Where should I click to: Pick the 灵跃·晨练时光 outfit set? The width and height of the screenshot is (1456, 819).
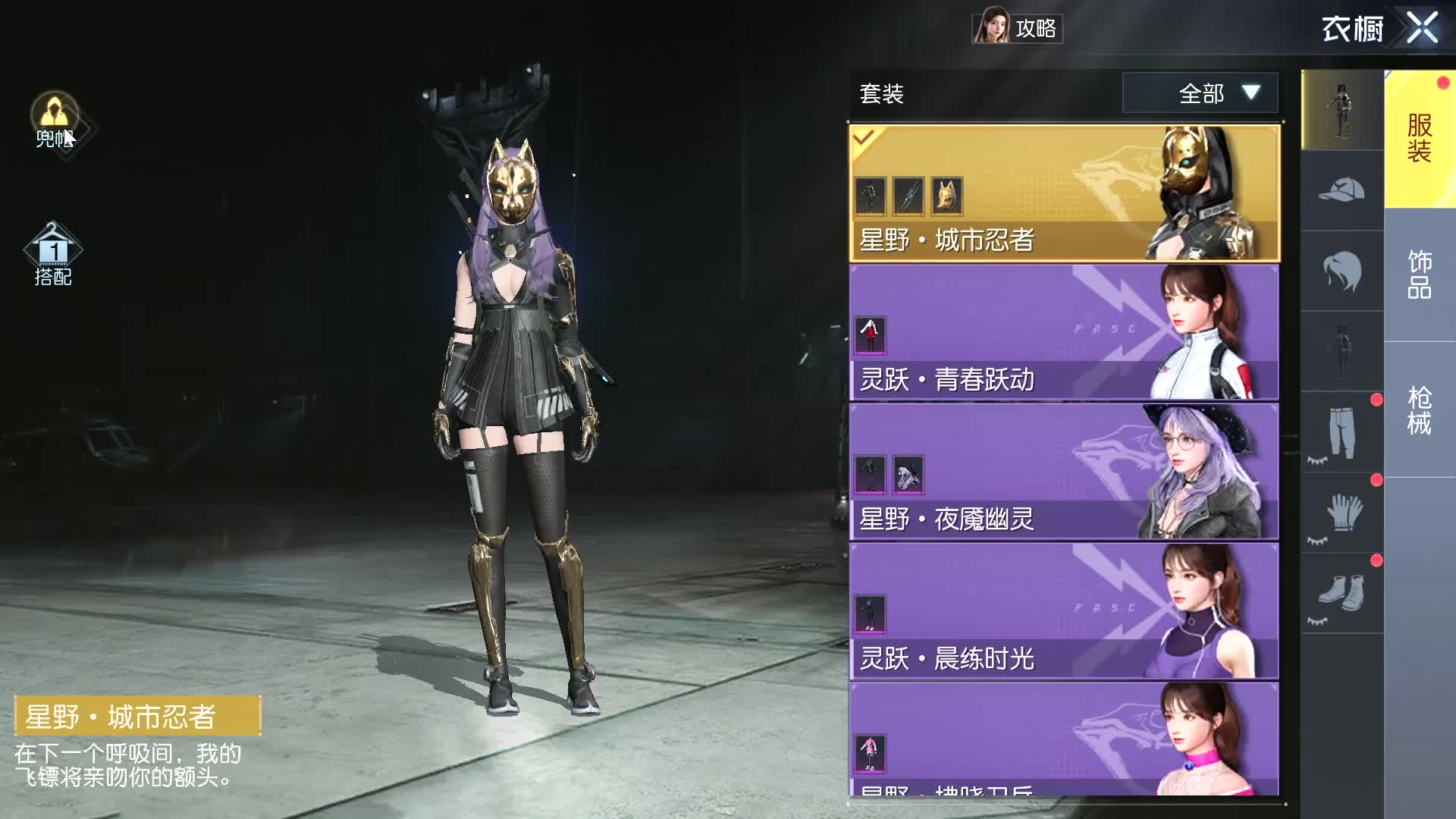[1063, 611]
